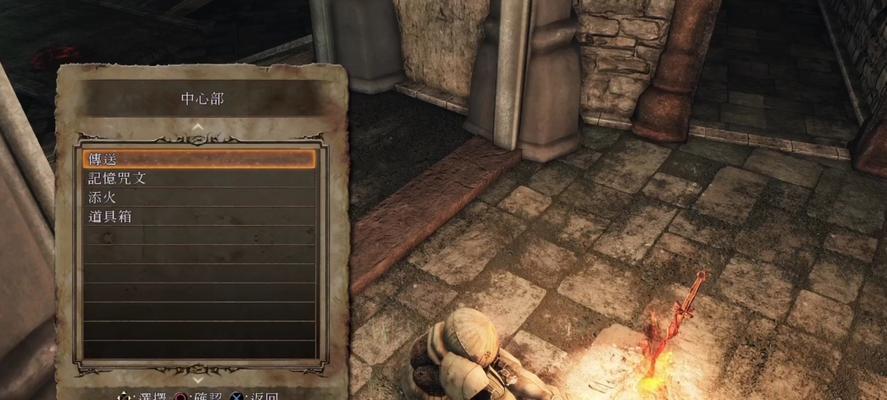This screenshot has width=887, height=400.
Task: Open the 道具箱 item box
Action: pyautogui.click(x=198, y=216)
